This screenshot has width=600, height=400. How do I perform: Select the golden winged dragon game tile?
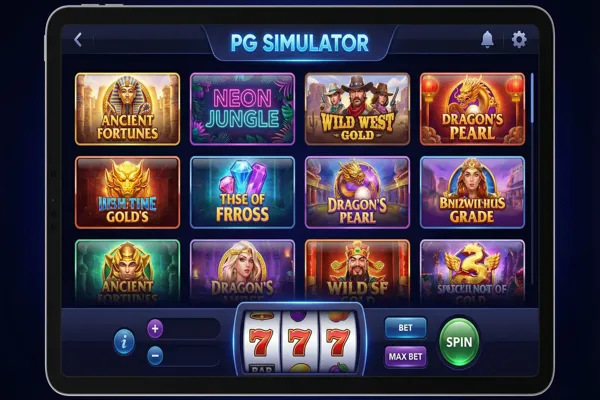coord(472,270)
